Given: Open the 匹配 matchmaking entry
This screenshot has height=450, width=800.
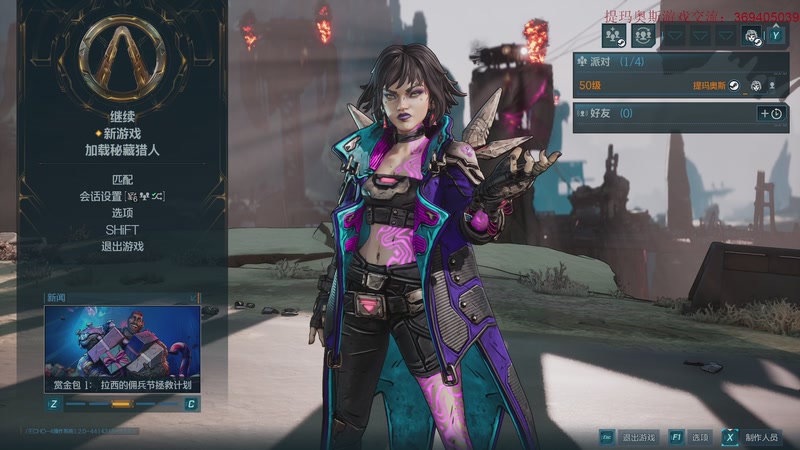Looking at the screenshot, I should coord(122,179).
